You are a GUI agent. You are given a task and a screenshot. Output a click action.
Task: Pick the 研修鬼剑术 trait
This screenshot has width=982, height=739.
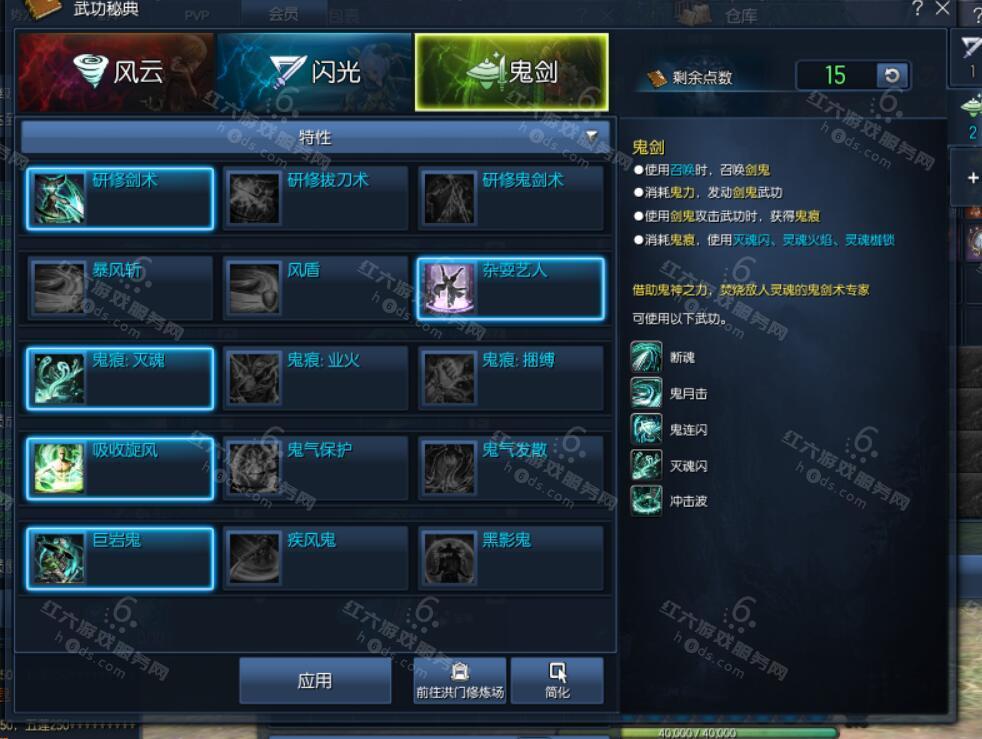click(510, 198)
